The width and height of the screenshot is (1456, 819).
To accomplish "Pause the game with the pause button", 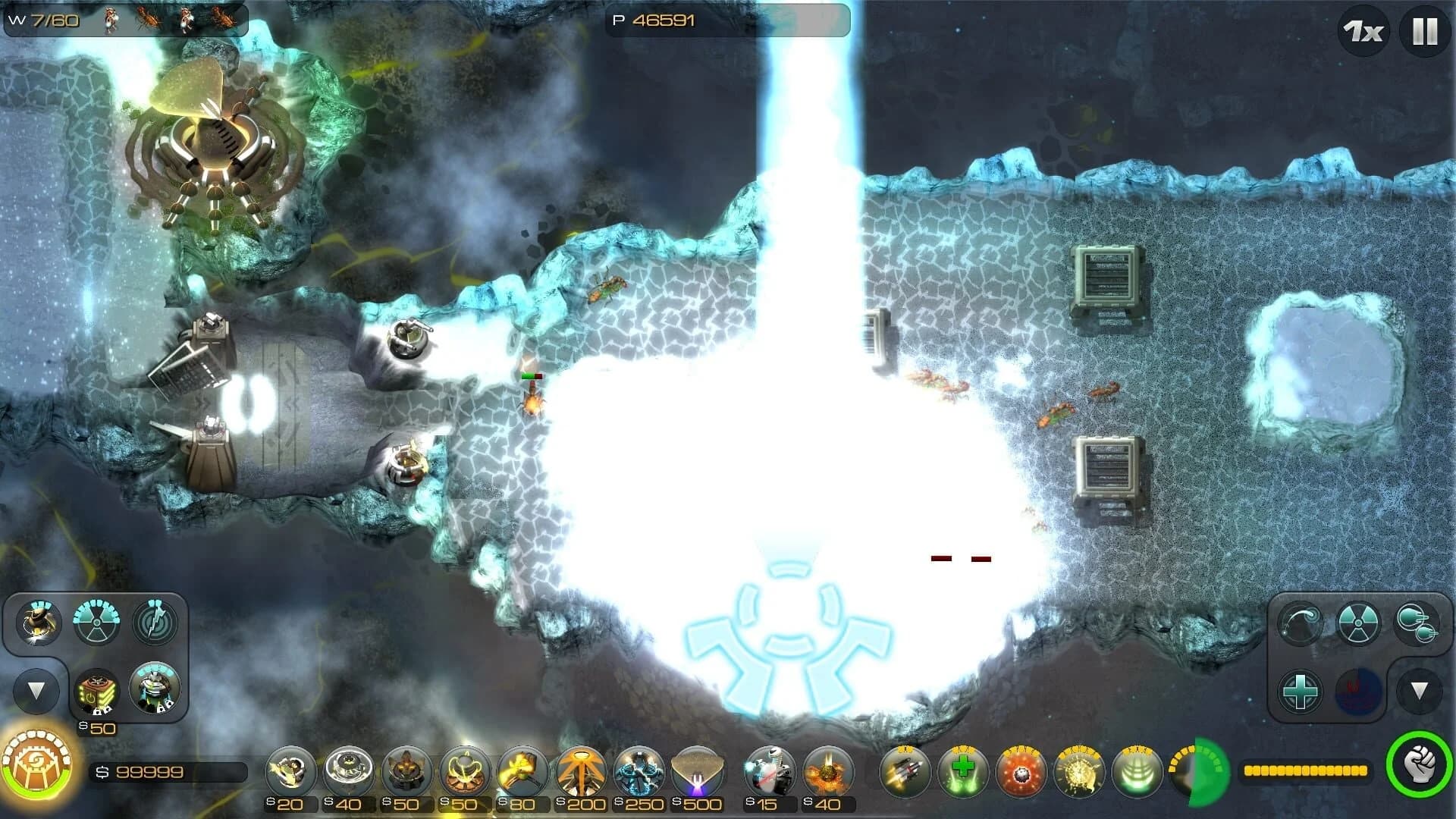I will (x=1423, y=31).
